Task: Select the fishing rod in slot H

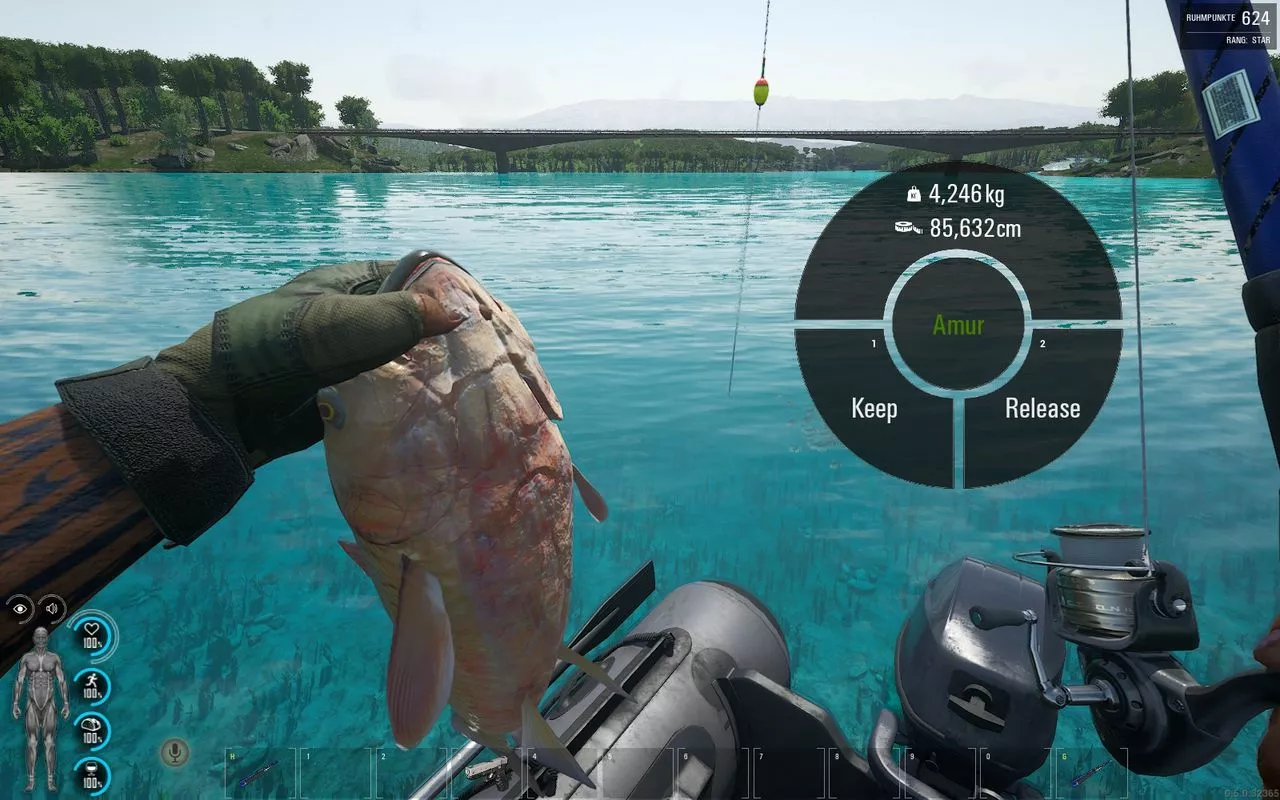Action: pyautogui.click(x=258, y=772)
